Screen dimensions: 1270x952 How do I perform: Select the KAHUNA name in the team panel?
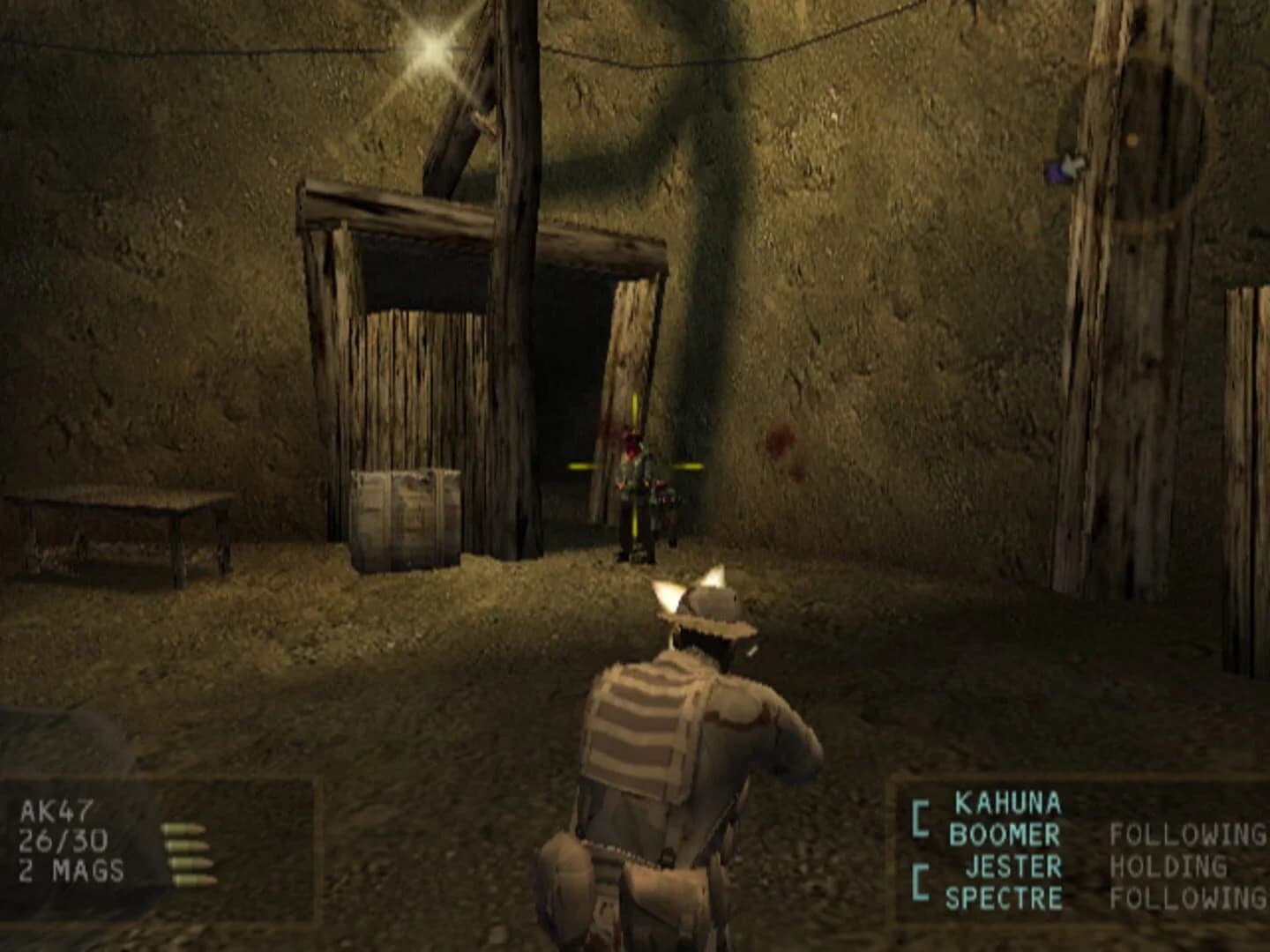[1006, 804]
